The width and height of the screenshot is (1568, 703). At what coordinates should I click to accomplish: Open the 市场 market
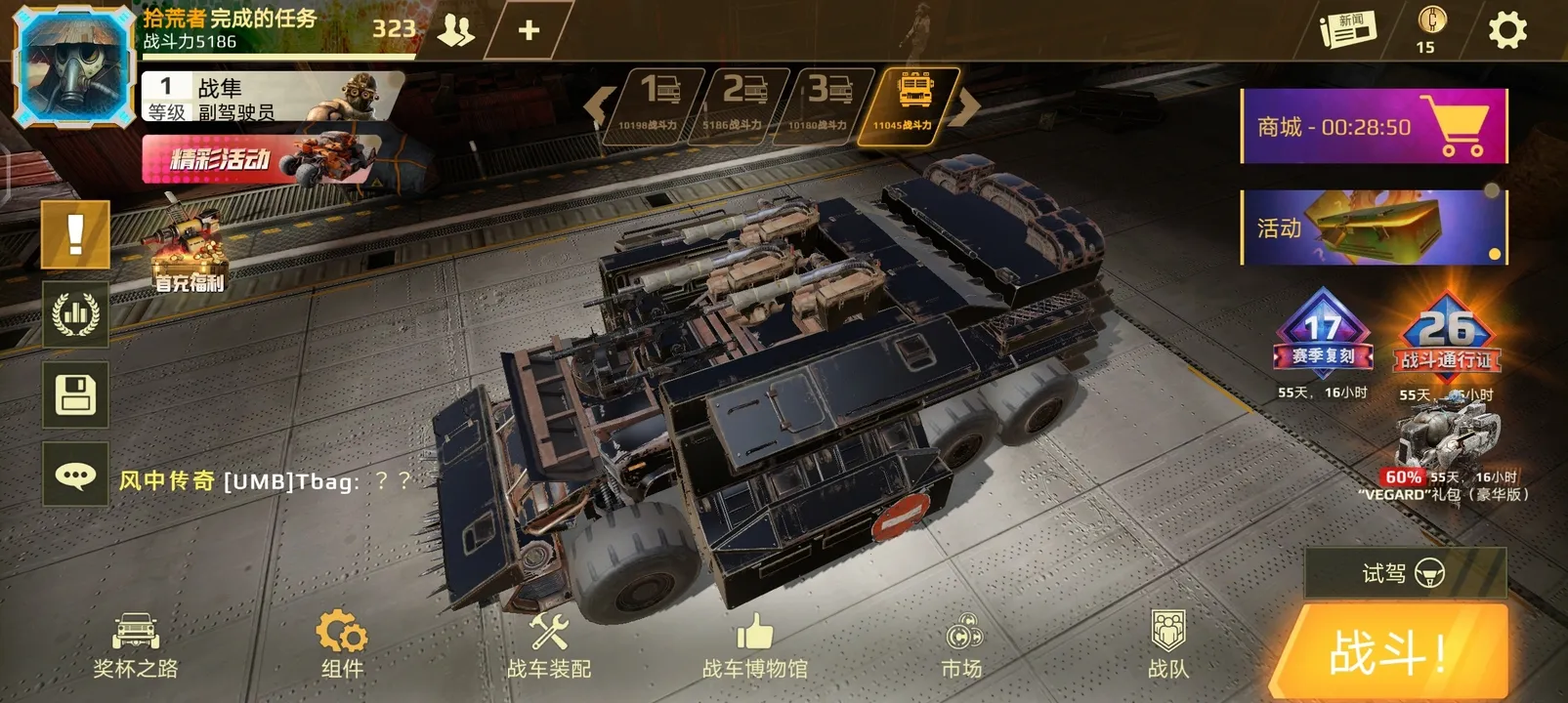[962, 646]
